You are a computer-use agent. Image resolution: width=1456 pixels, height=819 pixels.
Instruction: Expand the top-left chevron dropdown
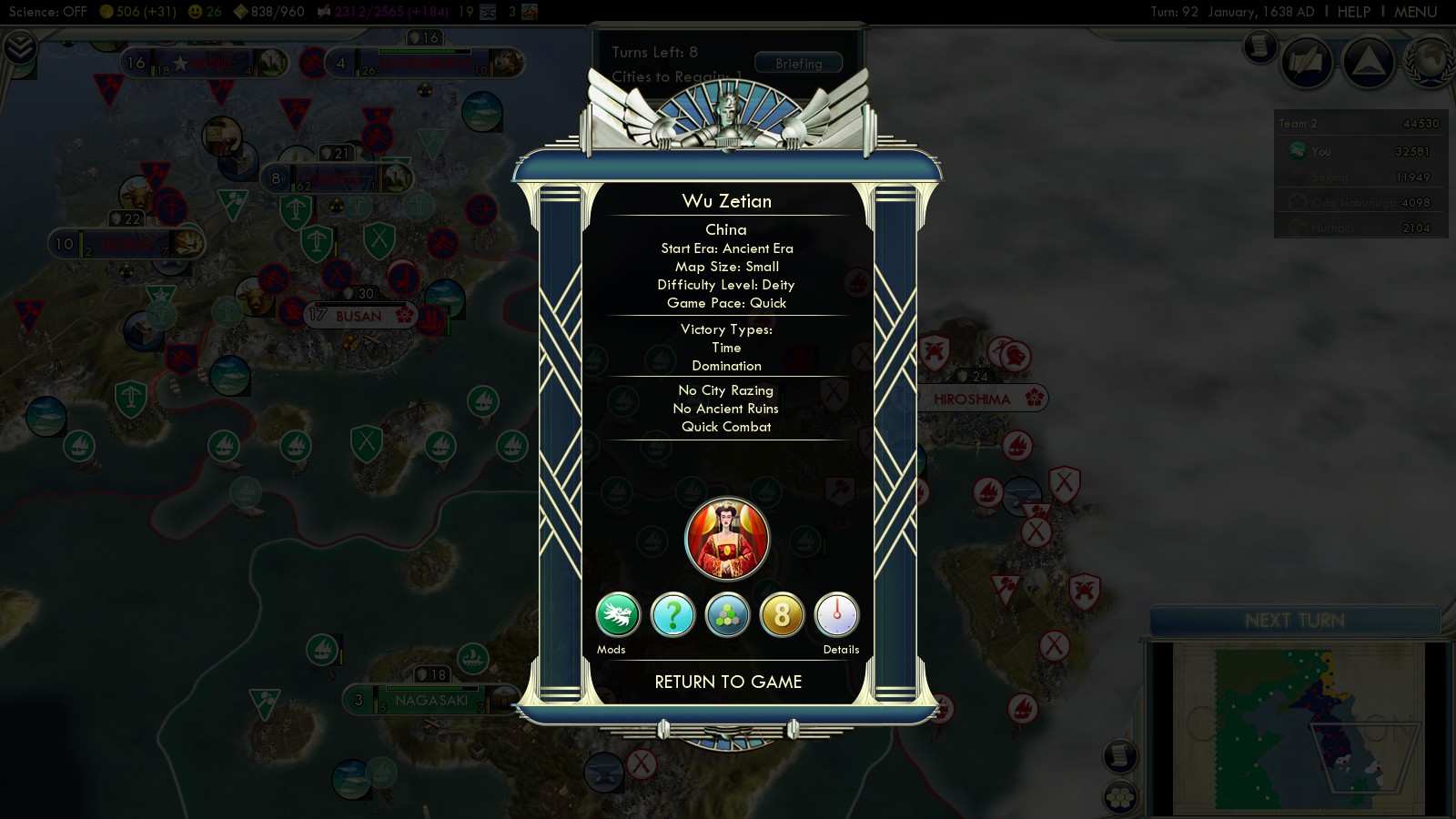point(19,46)
